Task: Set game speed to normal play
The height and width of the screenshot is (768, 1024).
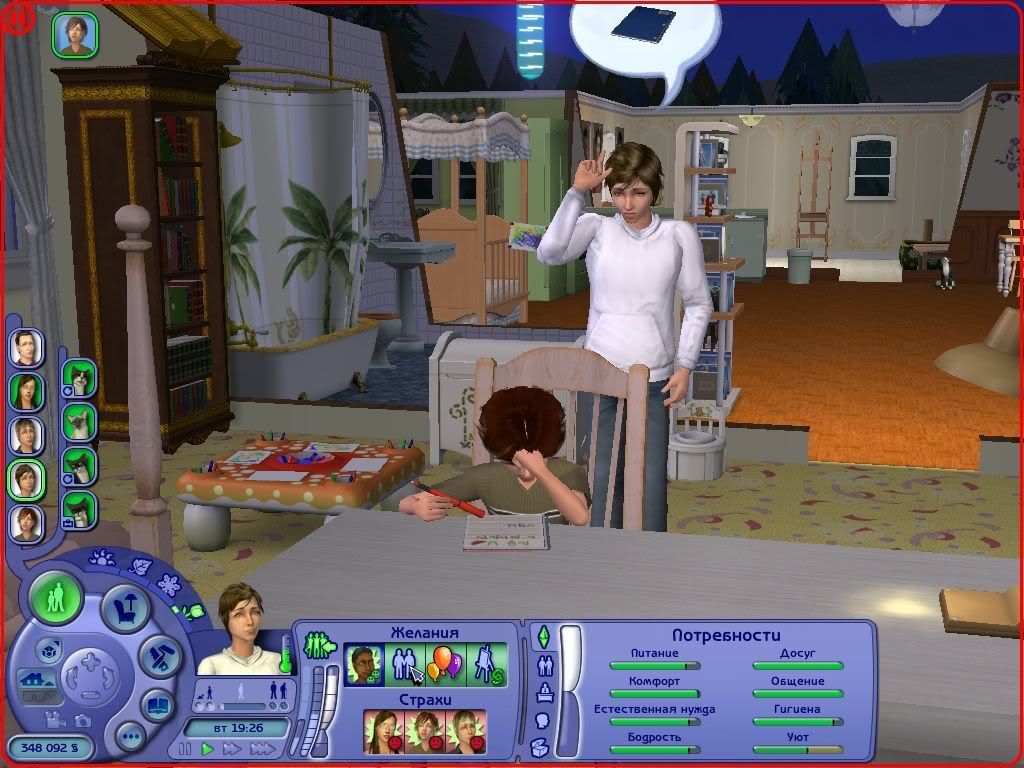Action: [x=208, y=748]
